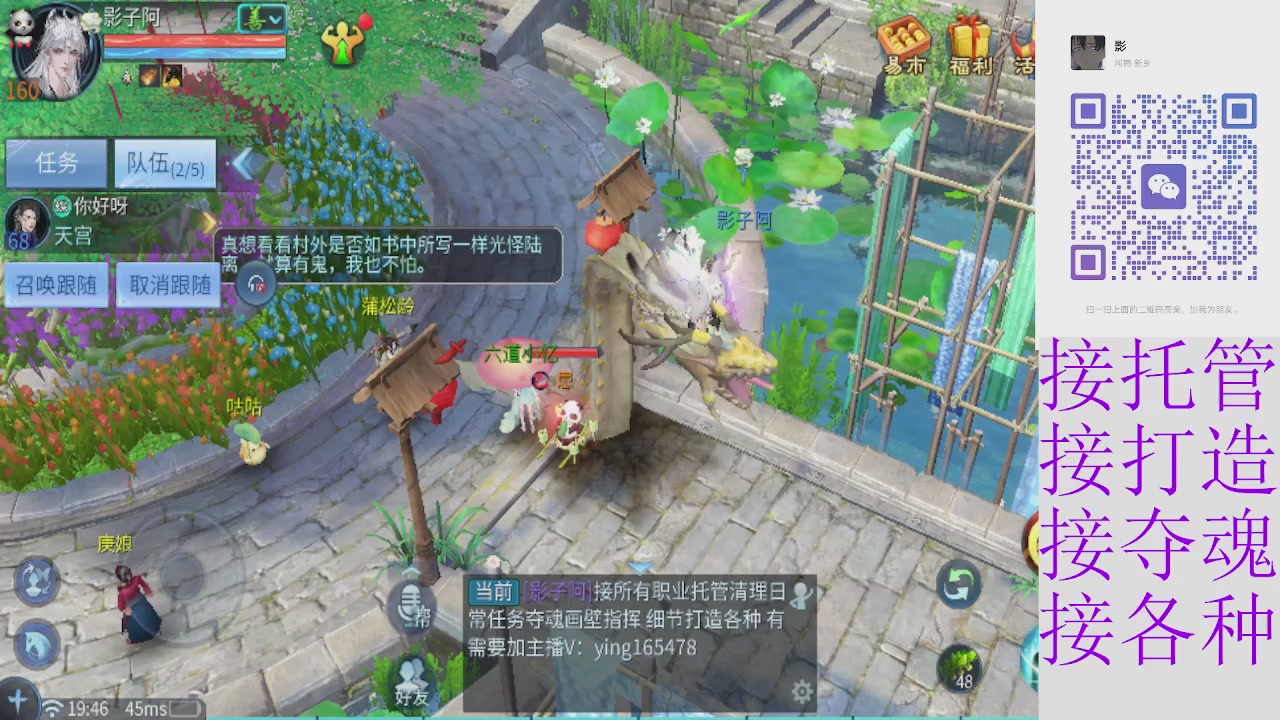Switch to the 队伍(2/5) tab
1280x720 pixels.
(x=164, y=164)
